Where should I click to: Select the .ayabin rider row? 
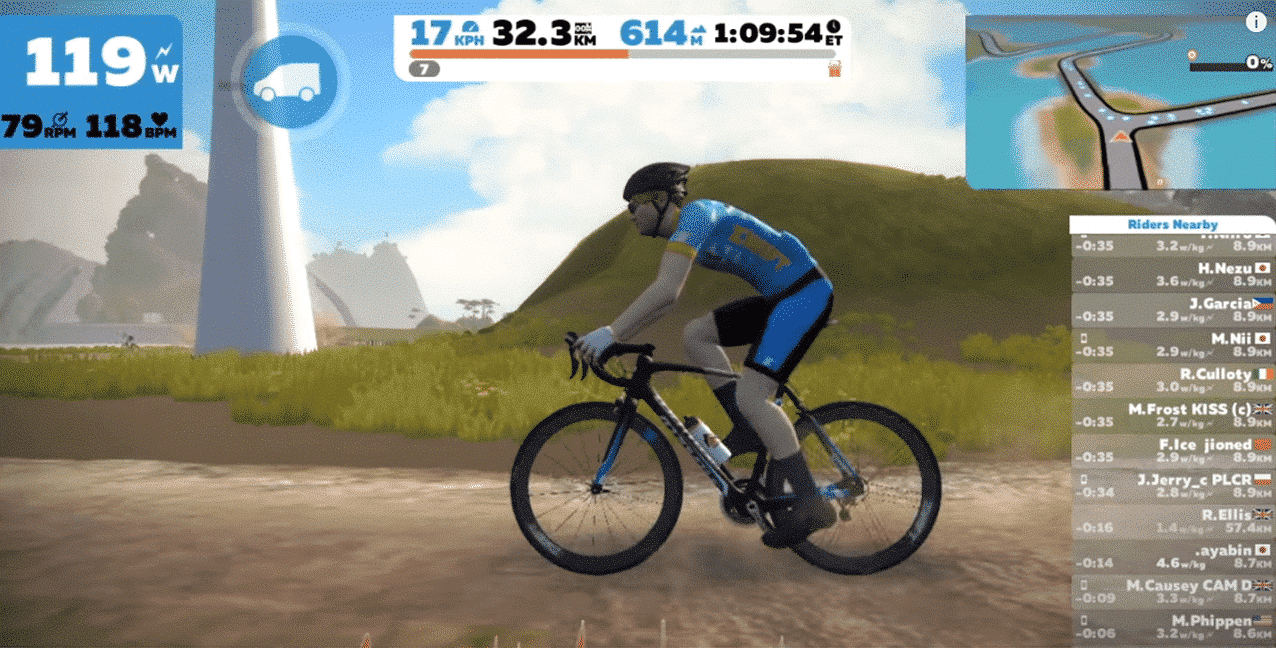pos(1172,556)
